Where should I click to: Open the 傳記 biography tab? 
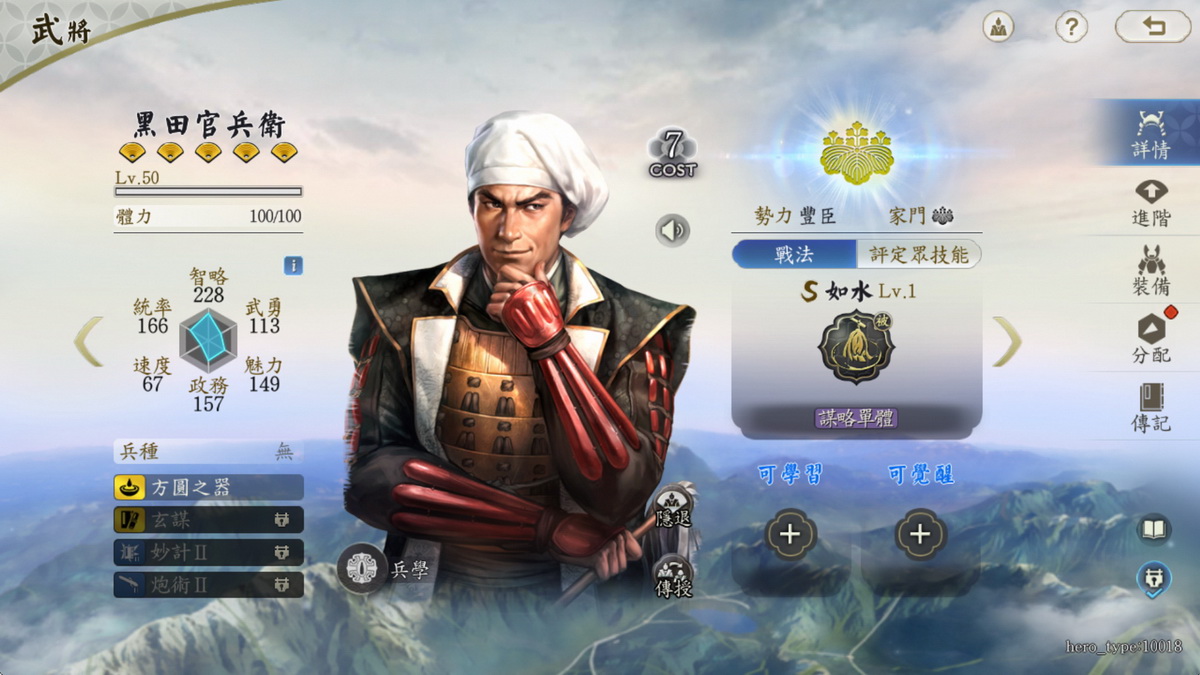pos(1150,406)
